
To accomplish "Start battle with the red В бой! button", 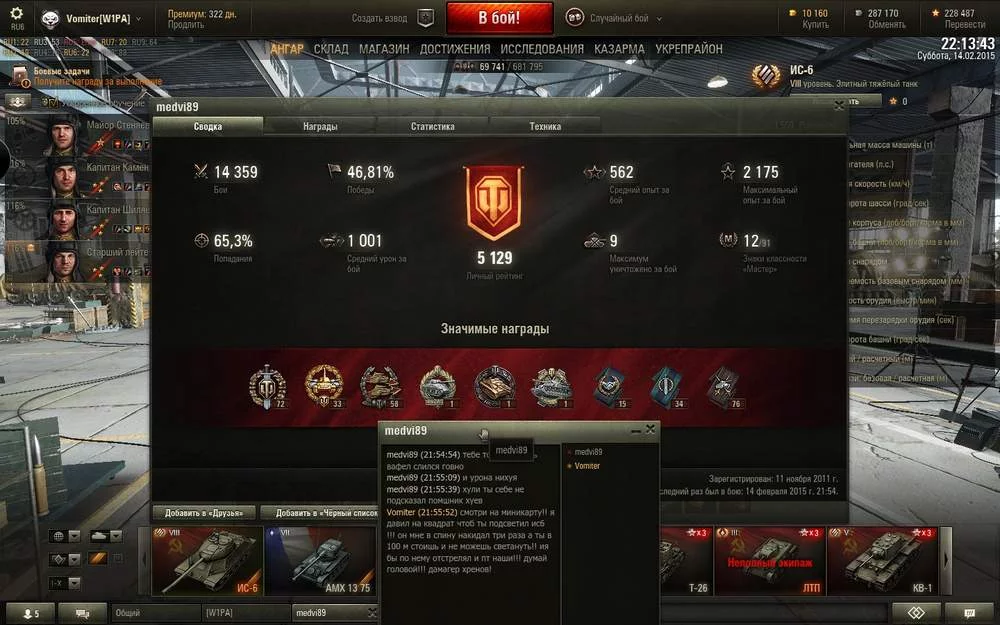I will [499, 18].
